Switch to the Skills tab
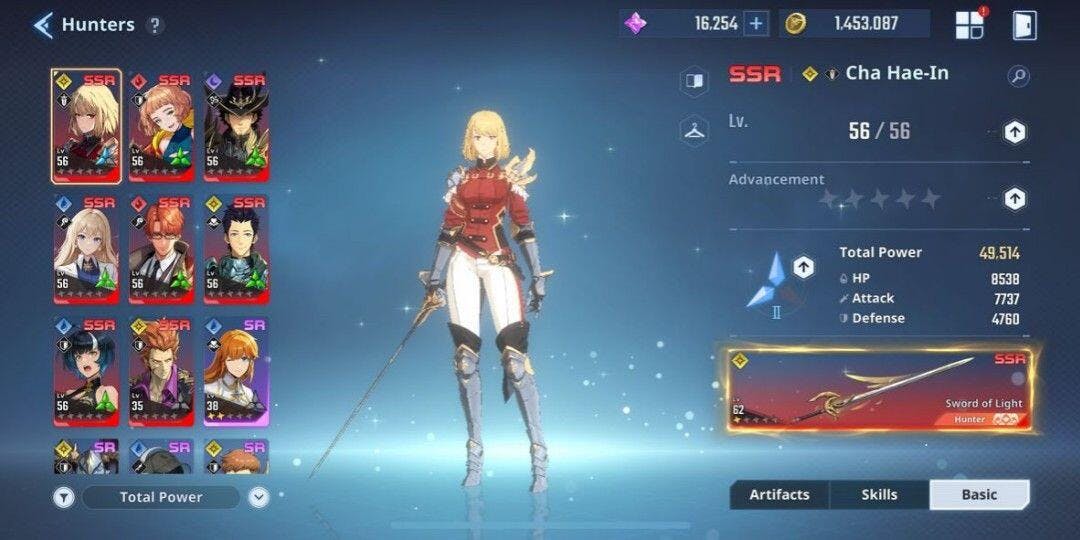The width and height of the screenshot is (1080, 540). coord(879,494)
